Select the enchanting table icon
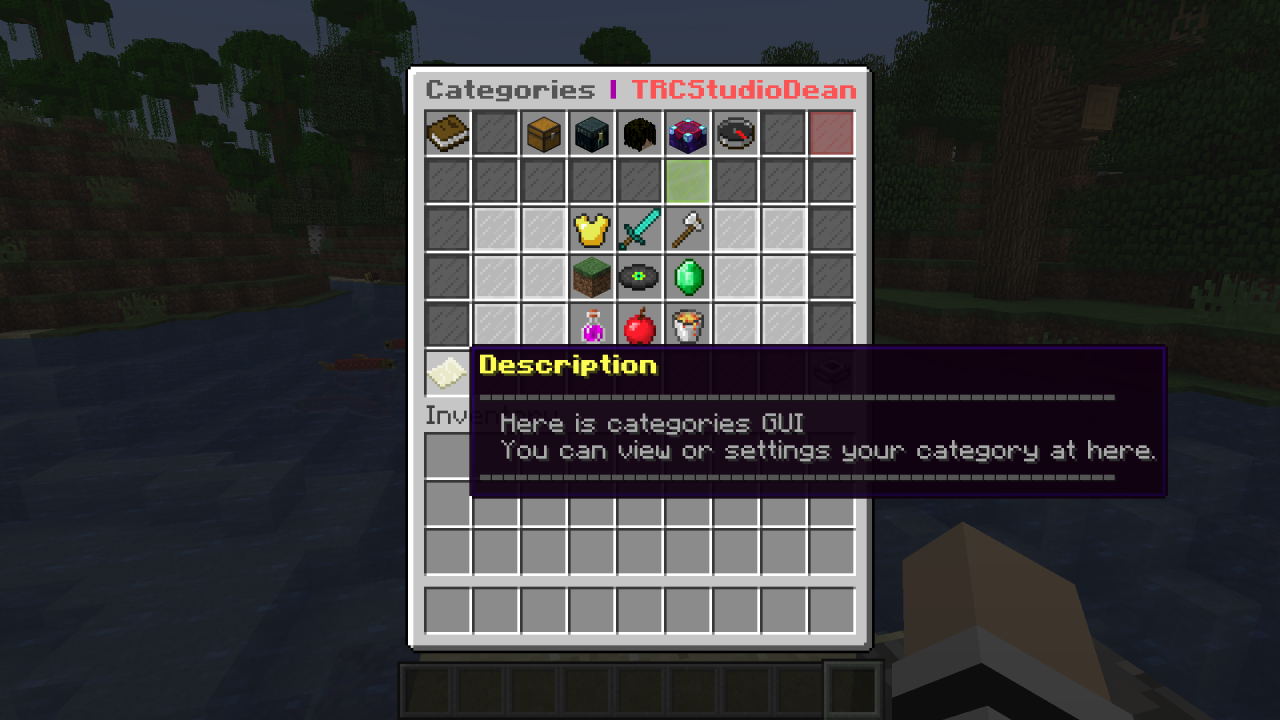1280x720 pixels. click(x=687, y=134)
